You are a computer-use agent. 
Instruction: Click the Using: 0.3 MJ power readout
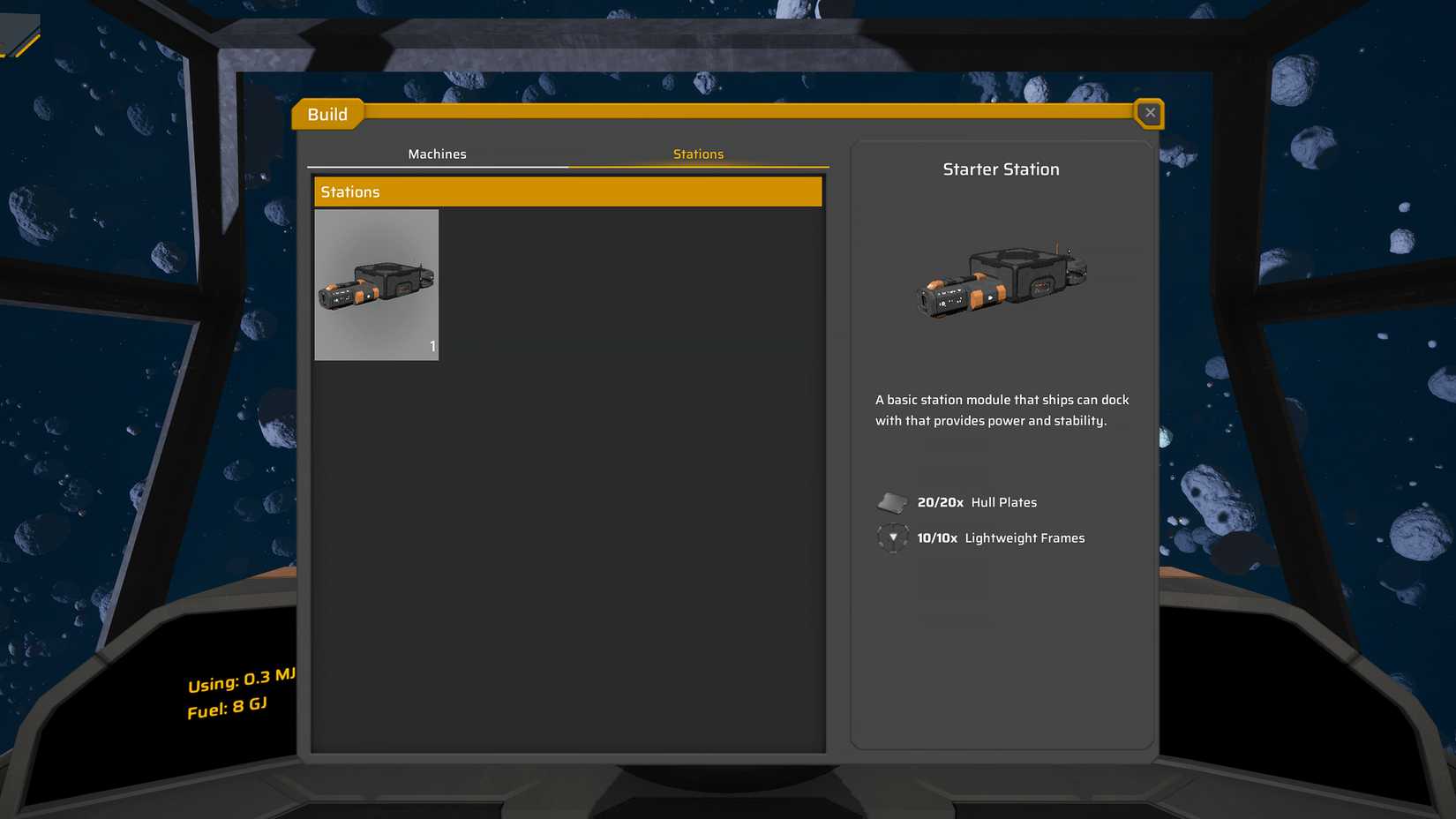[x=240, y=681]
